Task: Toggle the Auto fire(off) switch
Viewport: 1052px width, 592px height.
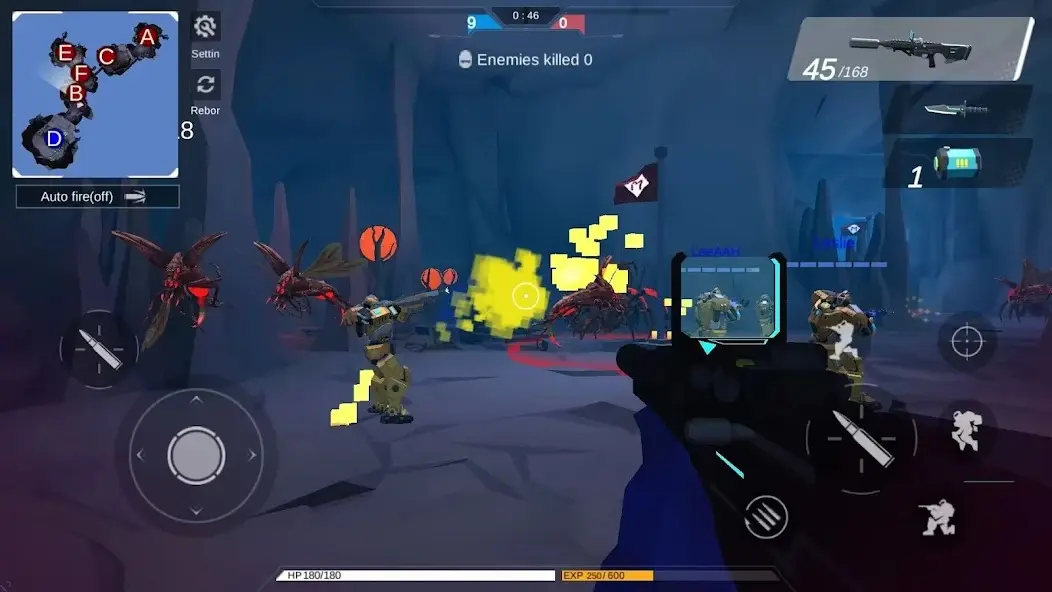Action: [97, 197]
